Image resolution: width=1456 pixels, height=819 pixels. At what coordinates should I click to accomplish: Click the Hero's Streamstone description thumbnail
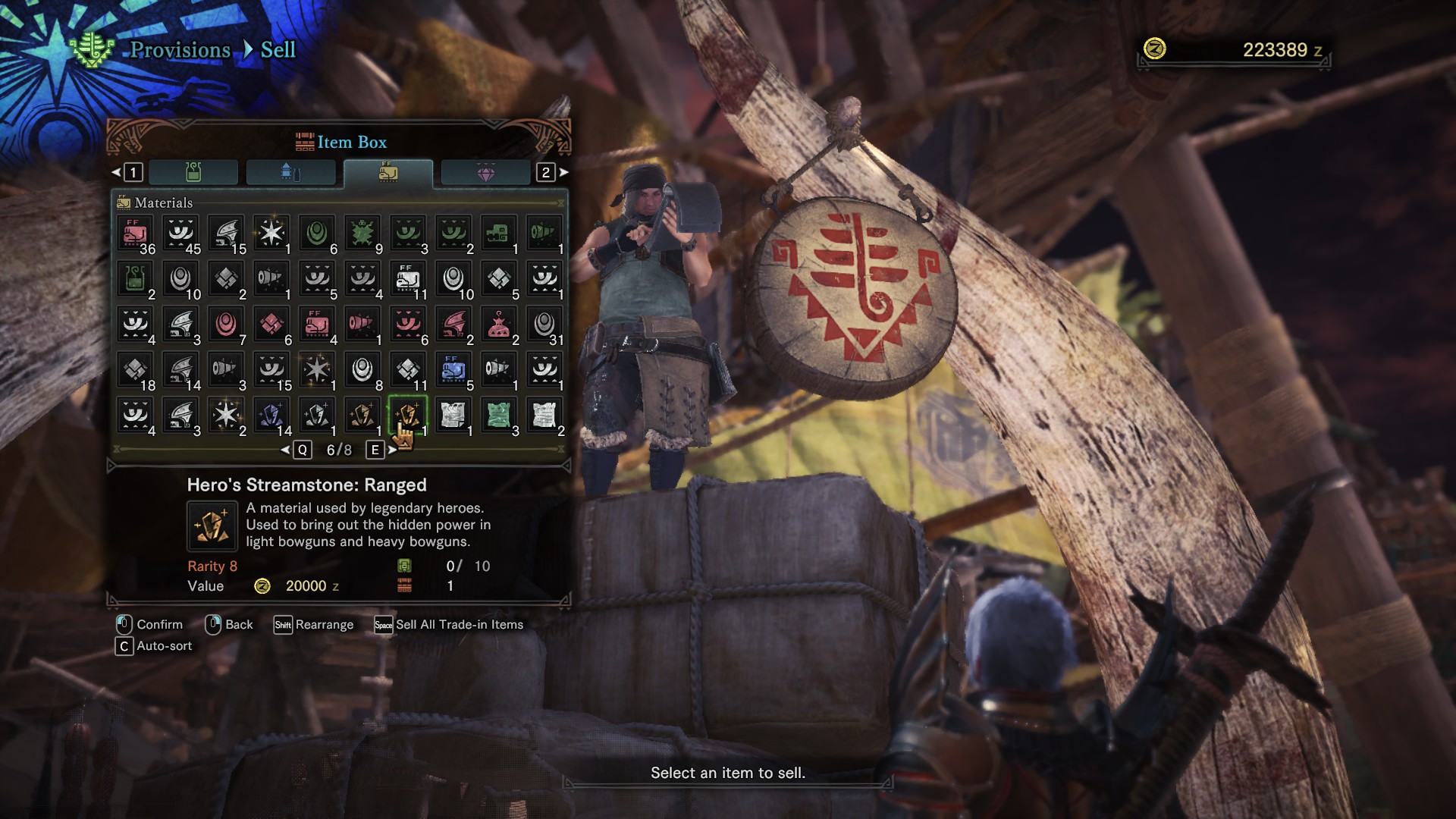[x=213, y=525]
